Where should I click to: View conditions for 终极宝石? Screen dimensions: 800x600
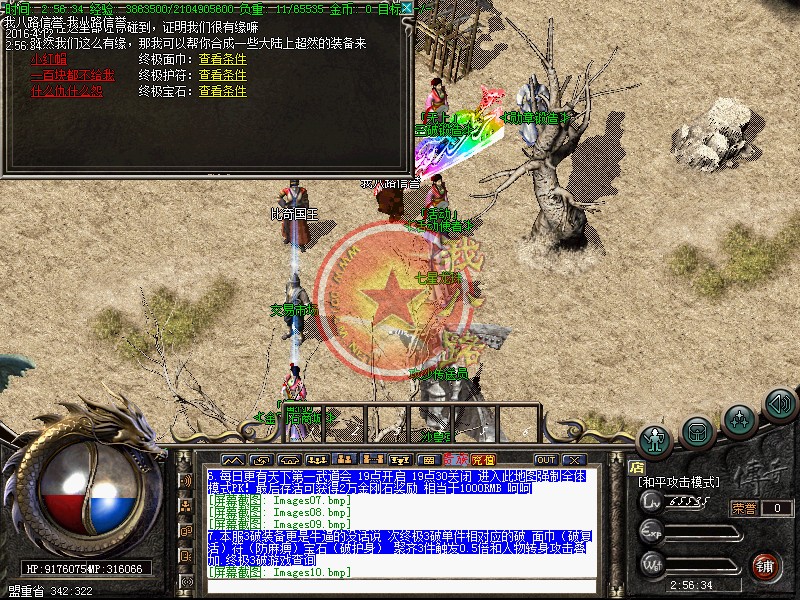222,91
